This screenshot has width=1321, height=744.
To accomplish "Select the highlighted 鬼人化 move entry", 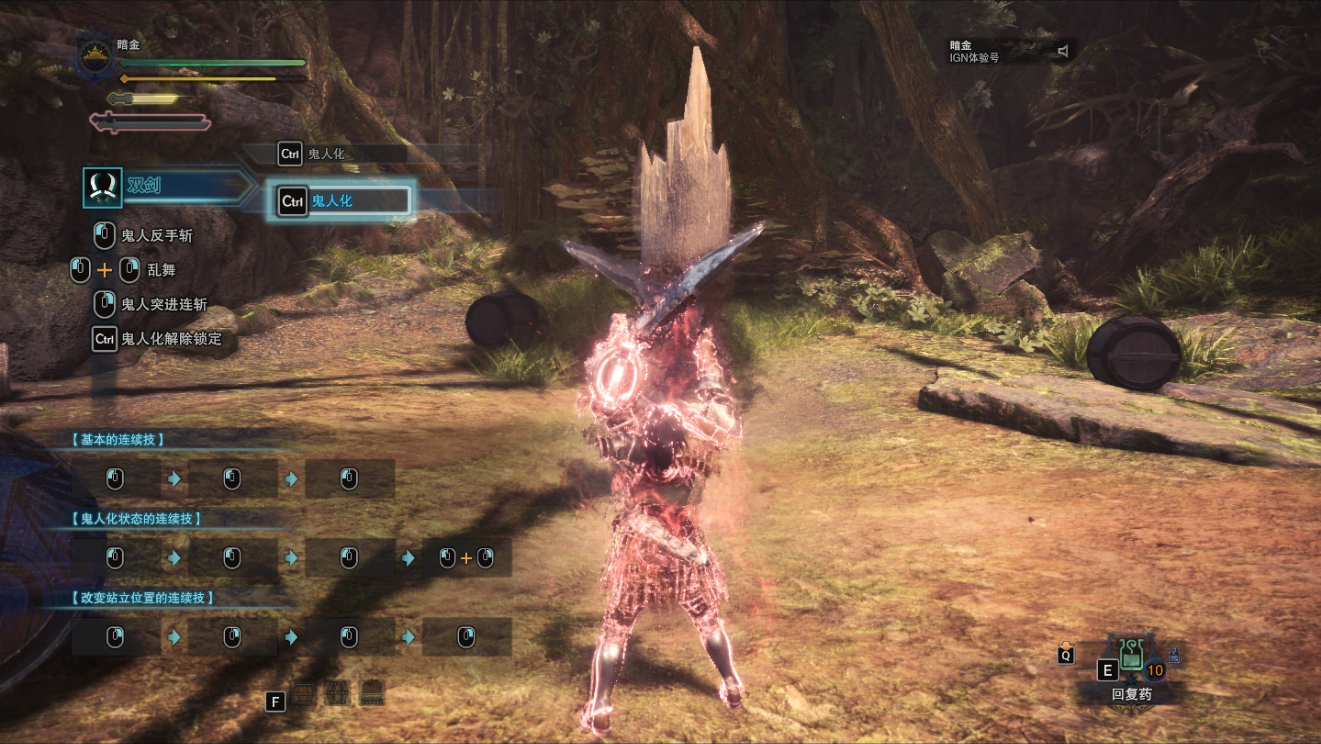I will coord(343,201).
